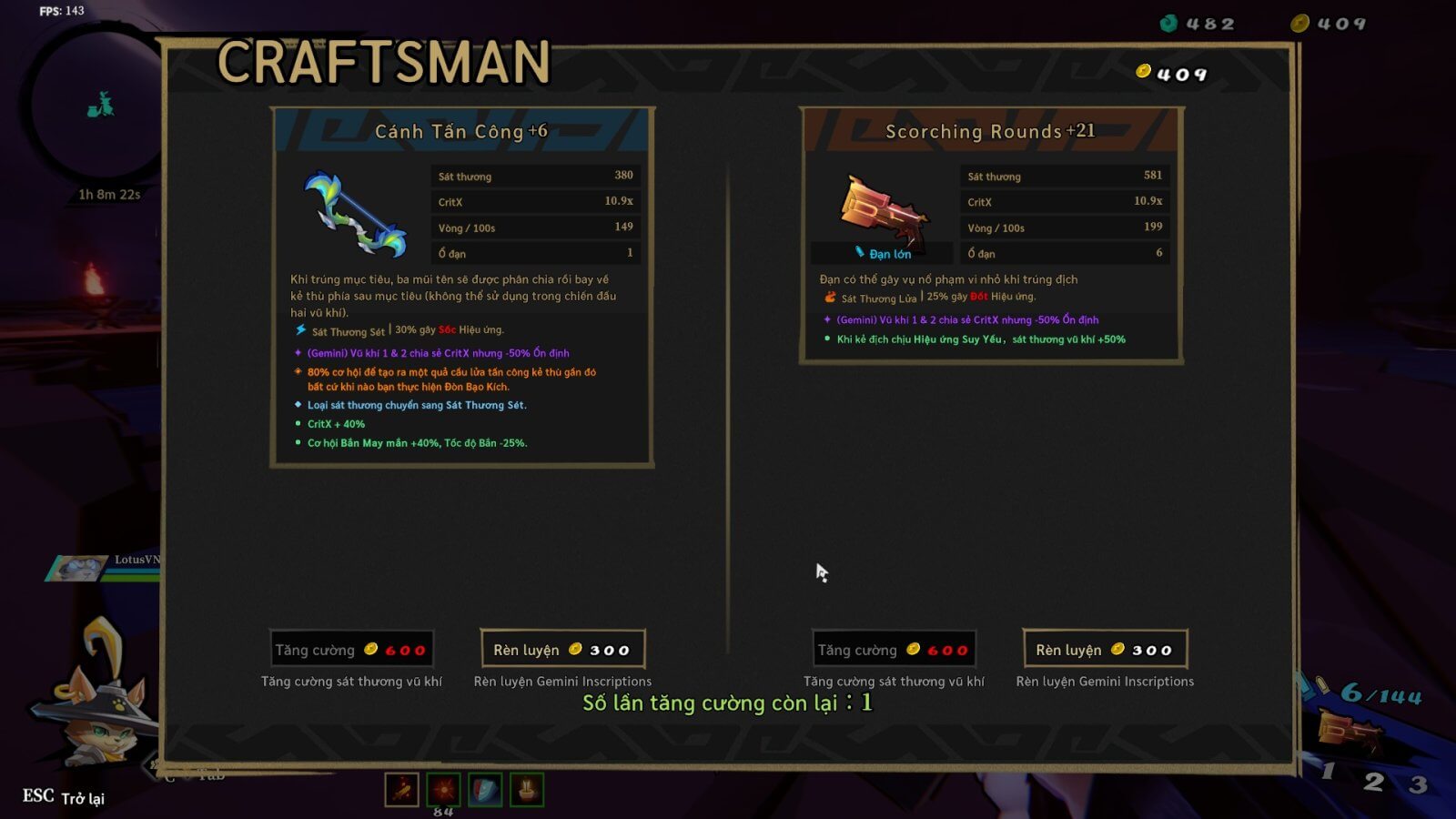This screenshot has height=819, width=1456.
Task: Go back using the Trở lại label
Action: 83,798
